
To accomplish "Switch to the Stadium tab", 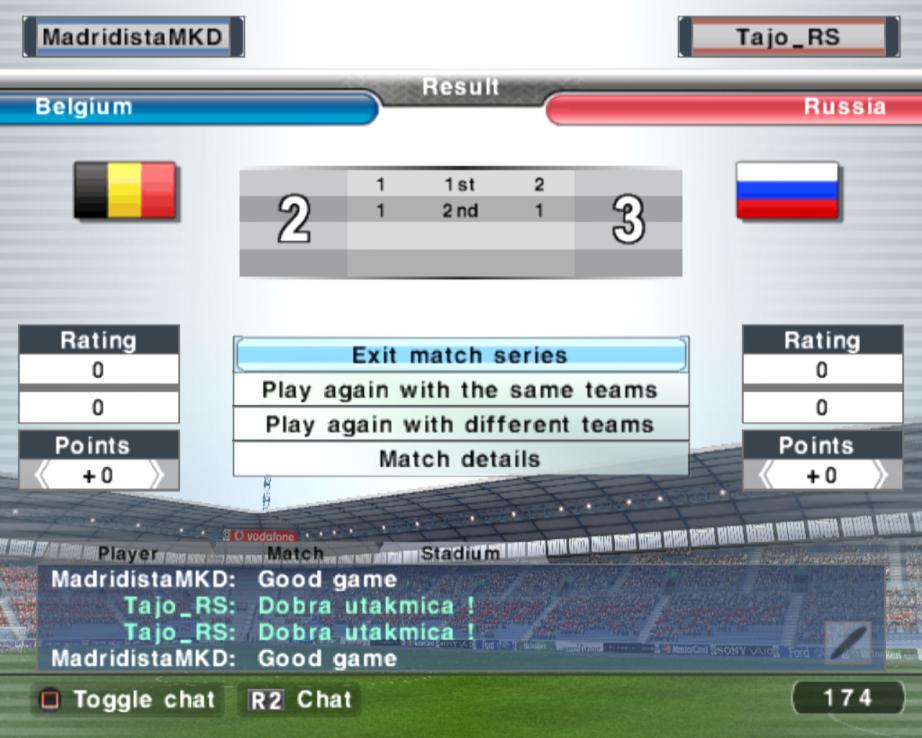I will tap(460, 553).
